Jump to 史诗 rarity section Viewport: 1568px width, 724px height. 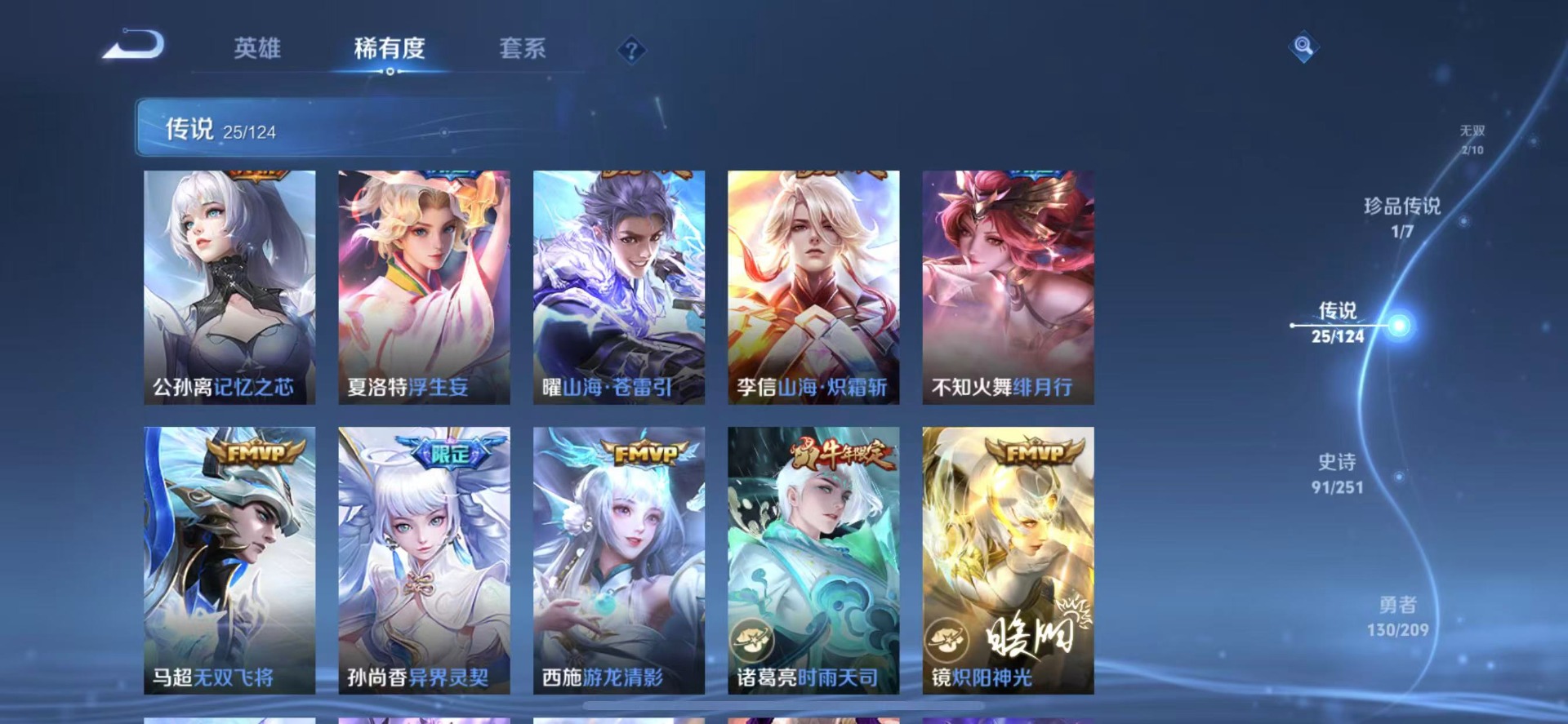1337,473
